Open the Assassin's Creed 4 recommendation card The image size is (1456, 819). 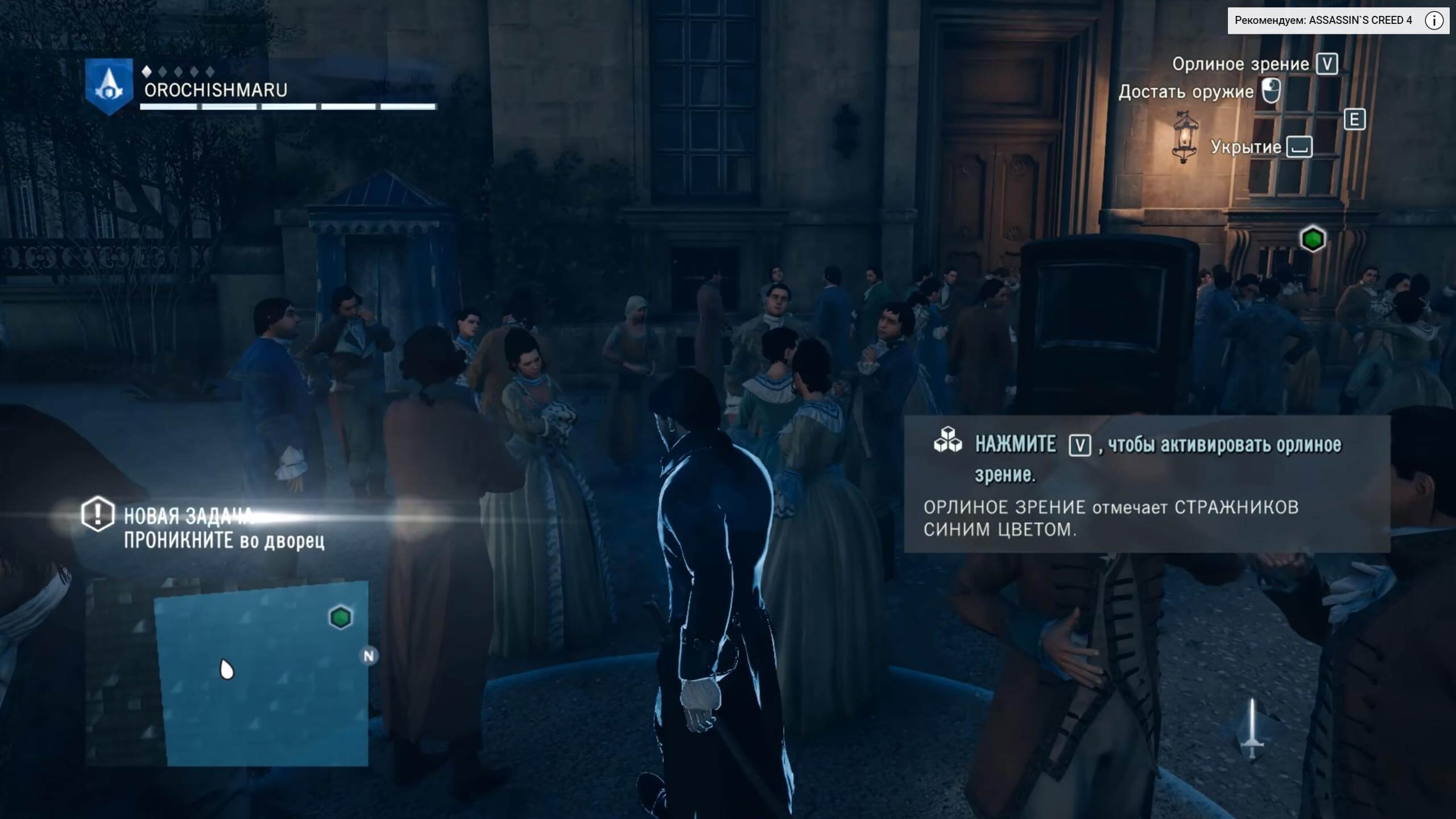click(1323, 21)
